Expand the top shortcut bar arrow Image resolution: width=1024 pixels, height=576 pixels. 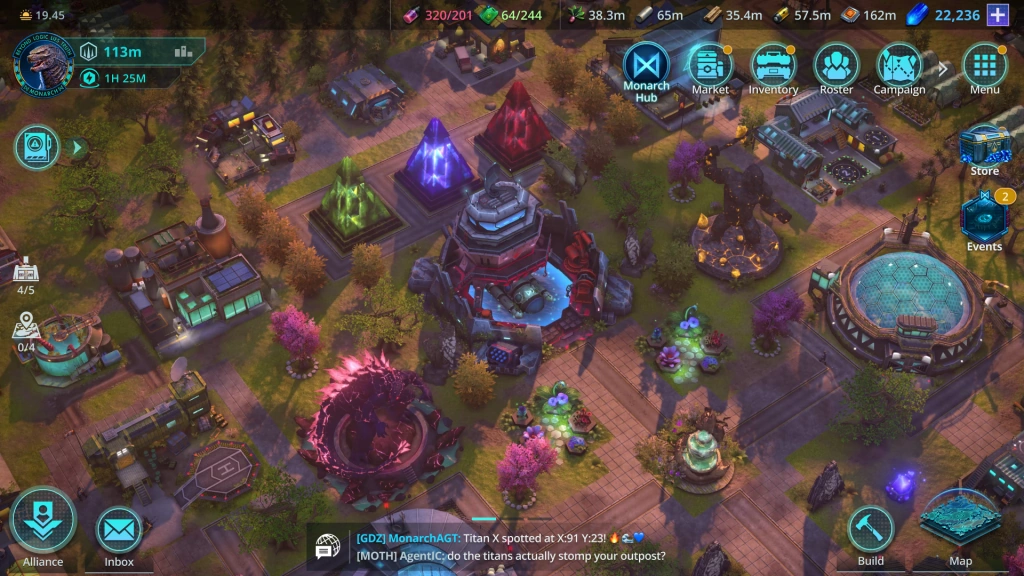pyautogui.click(x=941, y=68)
